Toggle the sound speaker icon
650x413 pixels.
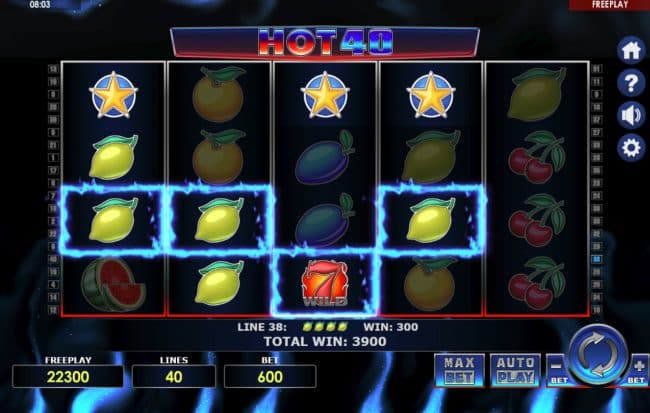[x=631, y=114]
